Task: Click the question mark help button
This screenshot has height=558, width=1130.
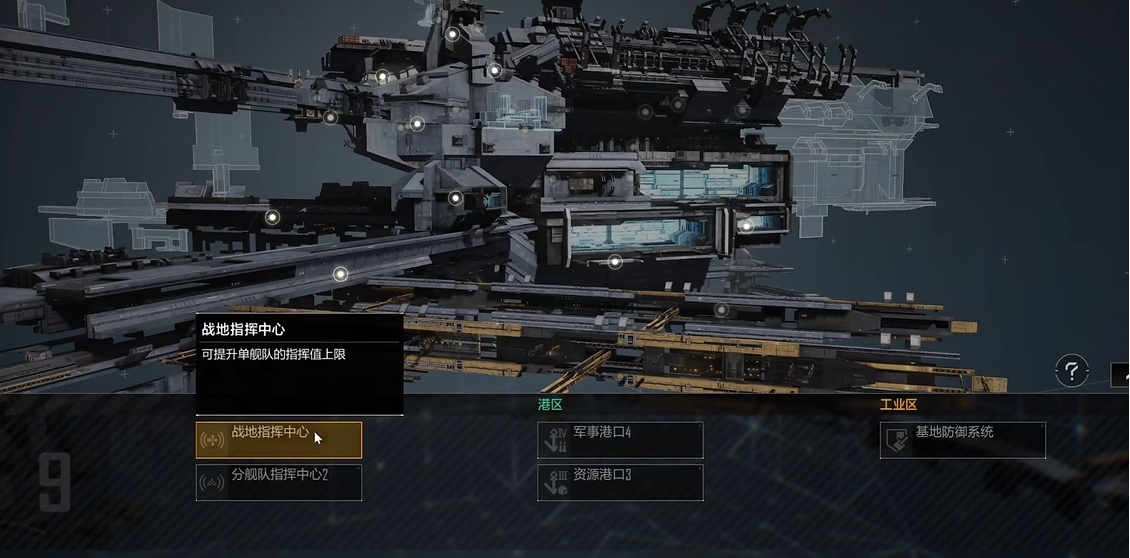Action: (x=1071, y=372)
